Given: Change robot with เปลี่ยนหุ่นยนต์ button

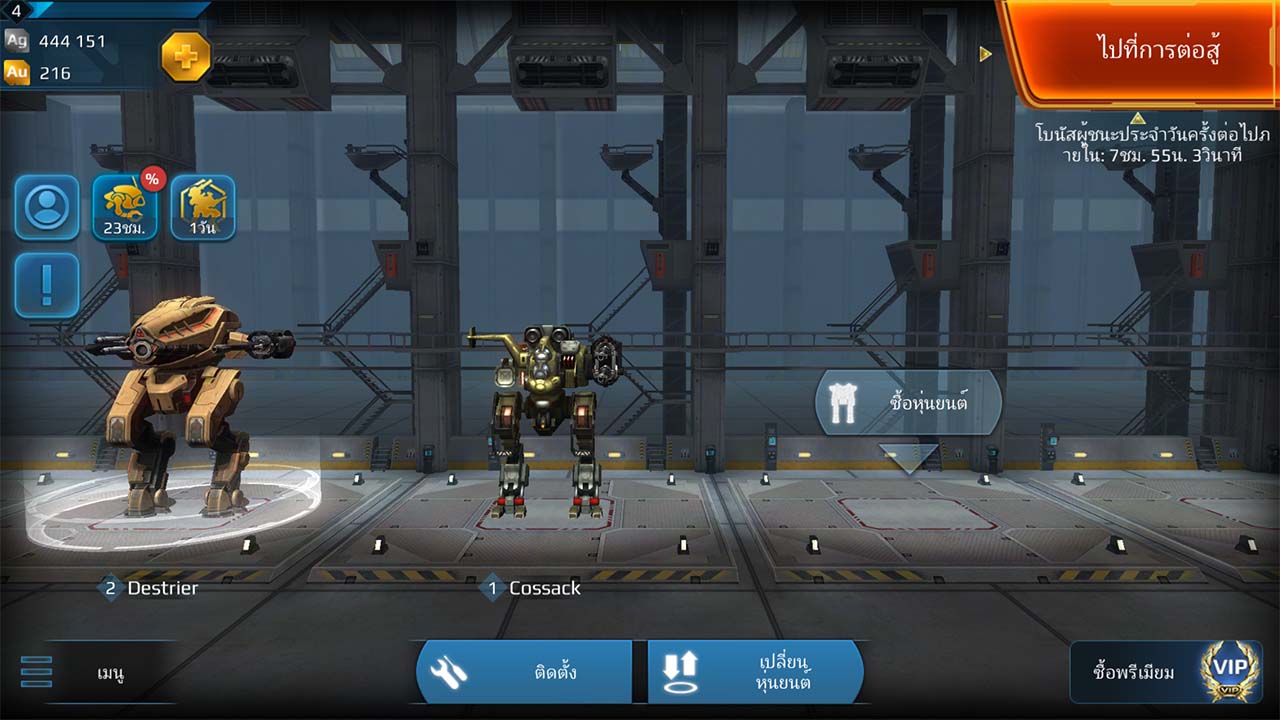Looking at the screenshot, I should 755,672.
